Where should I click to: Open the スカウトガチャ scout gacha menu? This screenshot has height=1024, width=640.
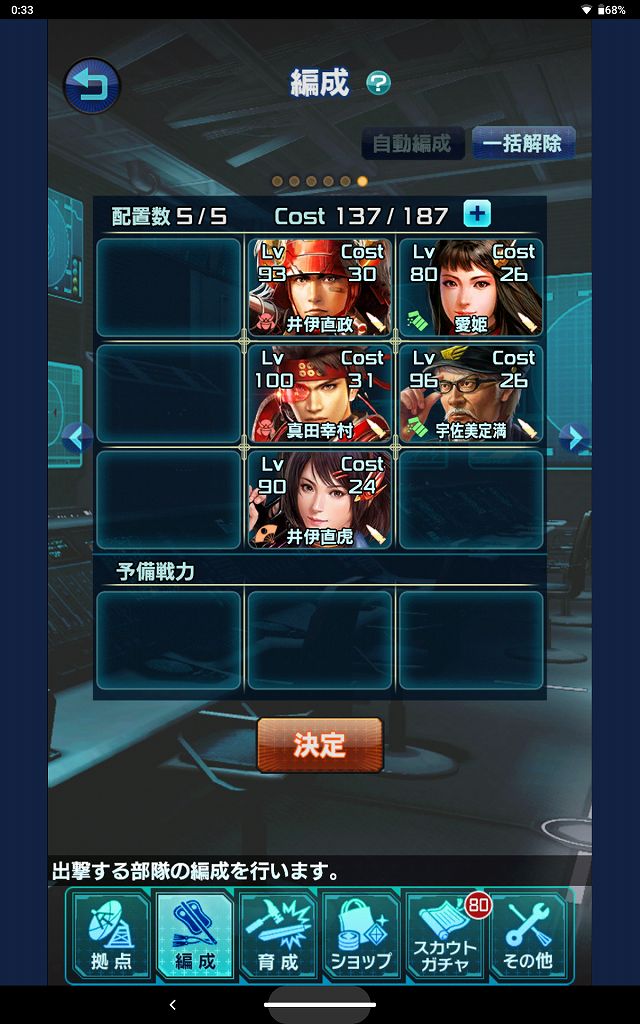click(x=446, y=936)
